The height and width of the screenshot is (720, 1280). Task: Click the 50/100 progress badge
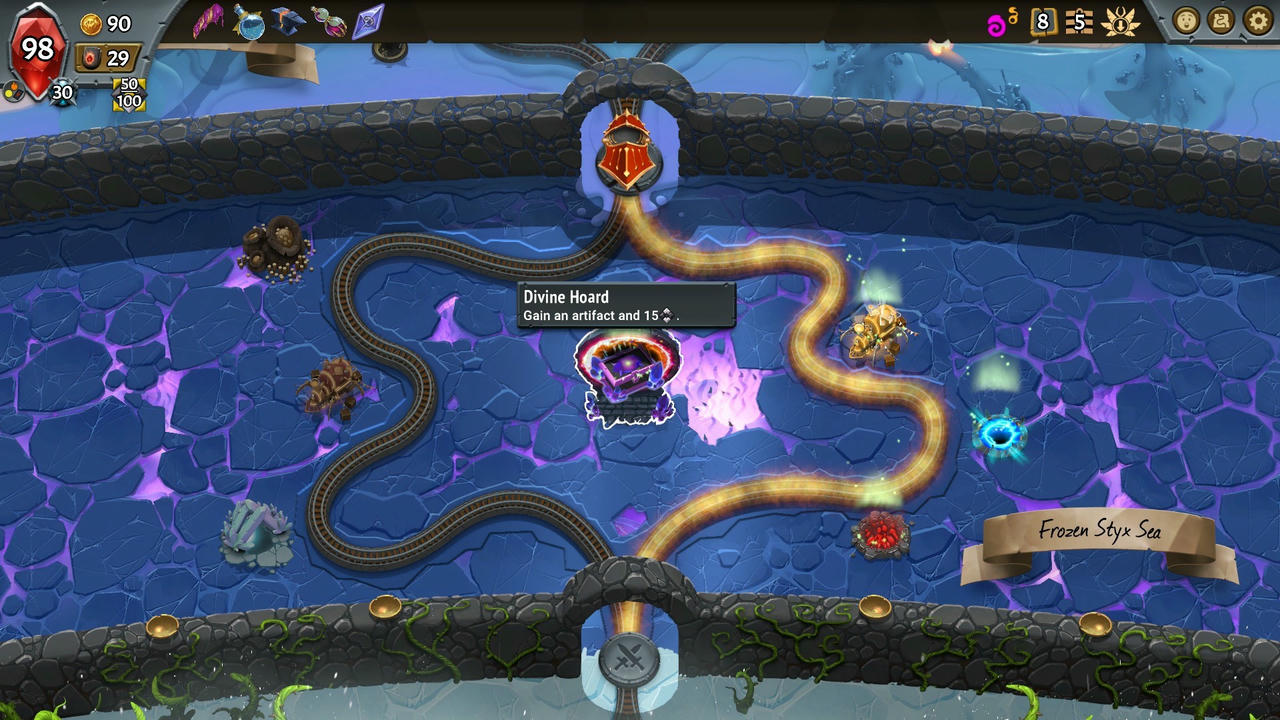click(x=128, y=92)
